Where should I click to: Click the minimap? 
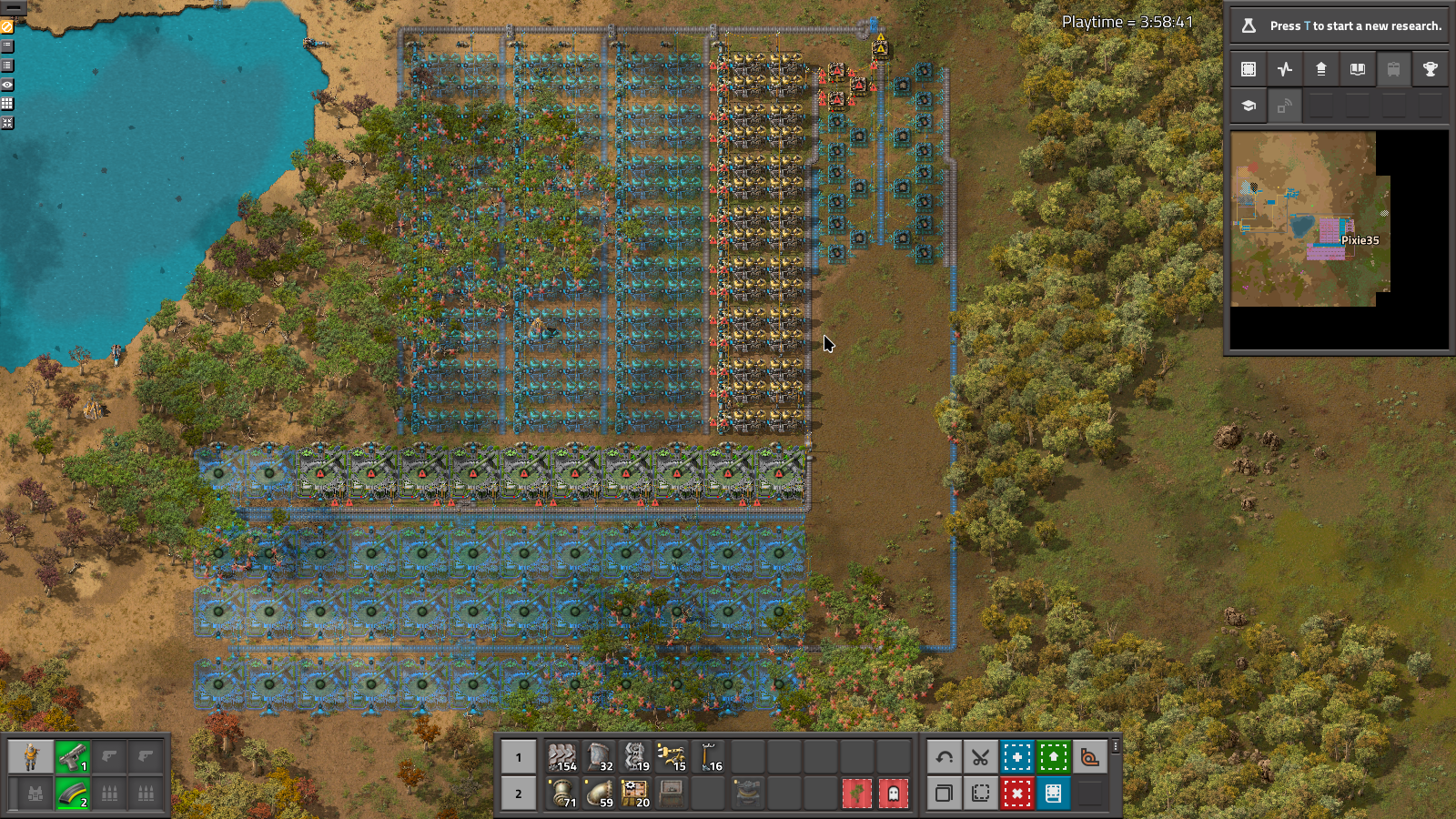1310,218
